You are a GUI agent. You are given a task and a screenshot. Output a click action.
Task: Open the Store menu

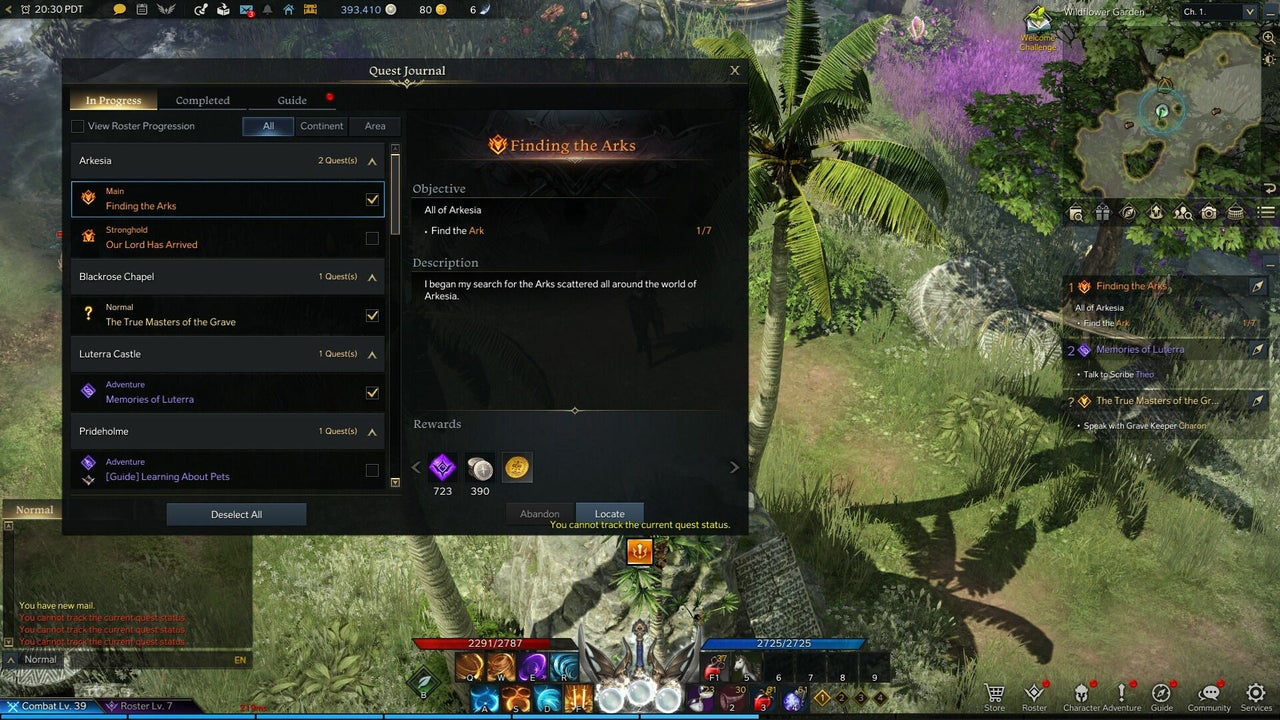tap(994, 696)
